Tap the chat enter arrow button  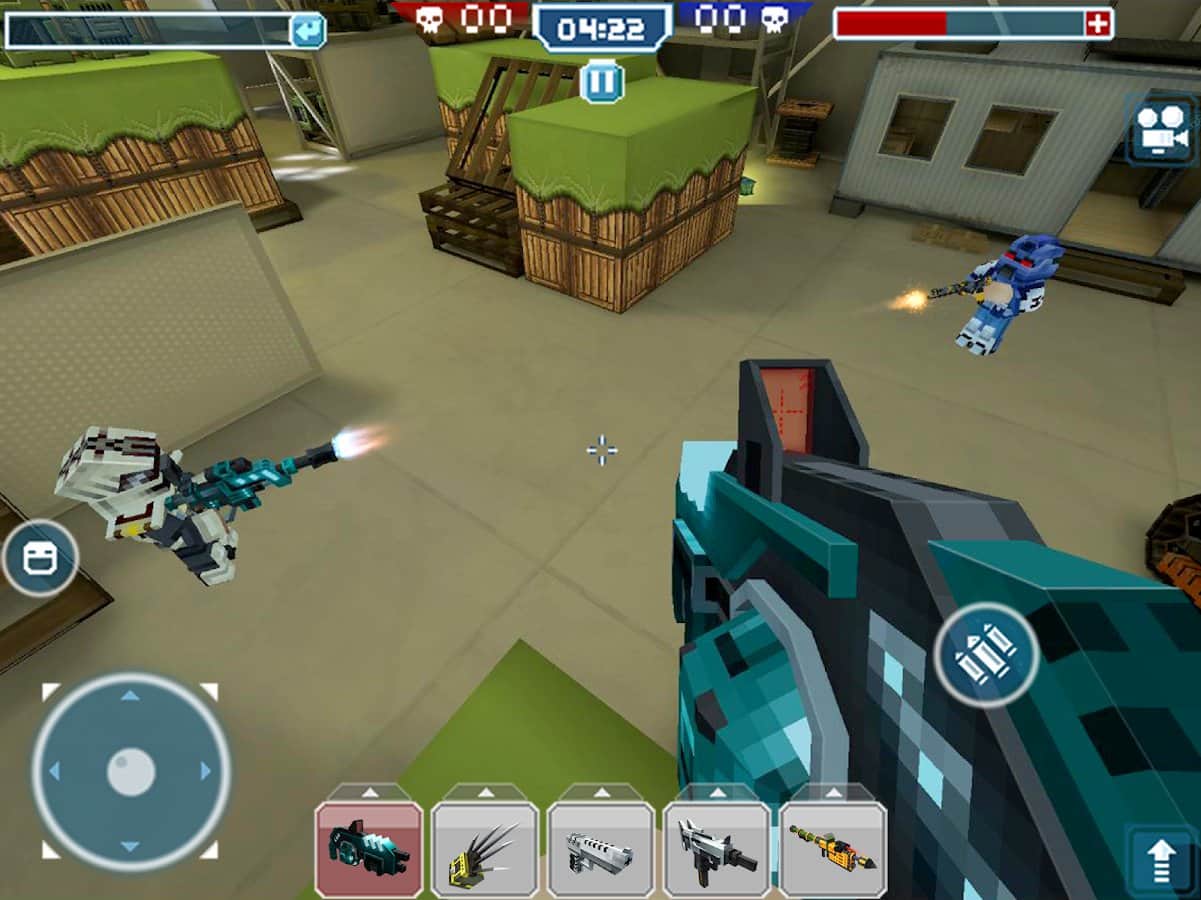coord(308,30)
